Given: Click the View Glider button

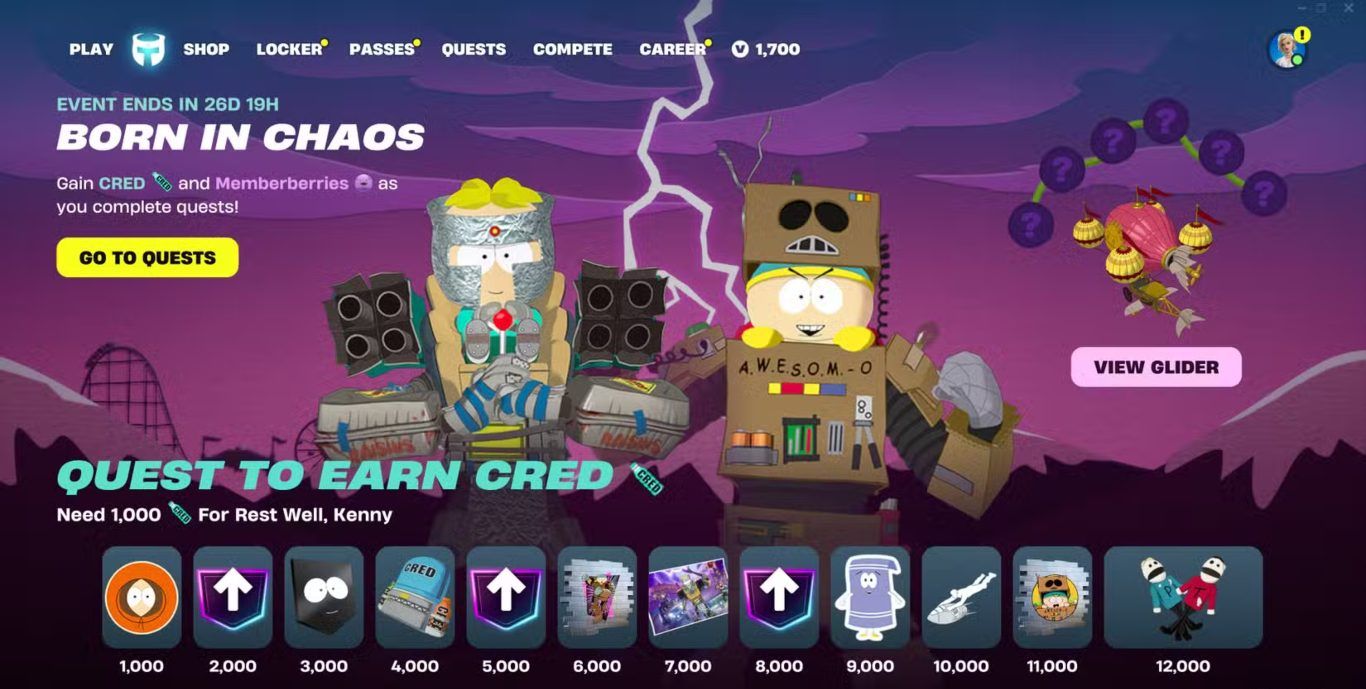Looking at the screenshot, I should pyautogui.click(x=1156, y=367).
